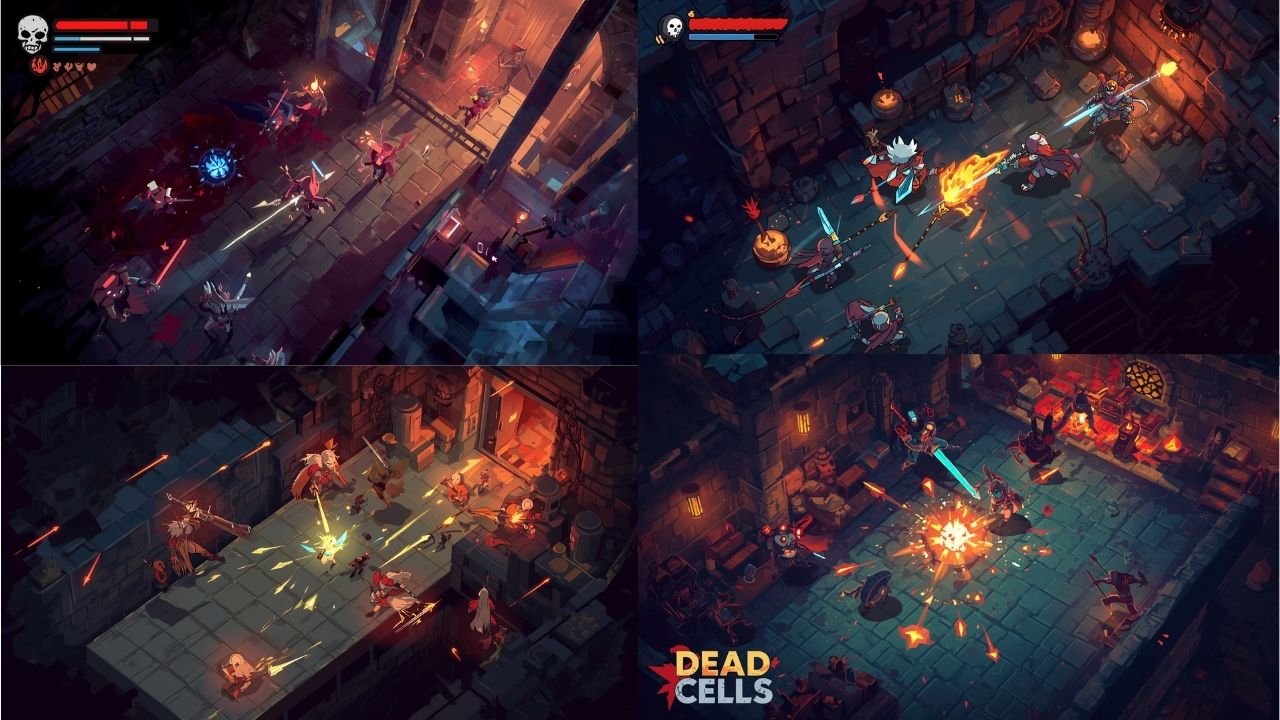Select the hooded skull avatar icon
This screenshot has width=1280, height=720.
point(672,26)
